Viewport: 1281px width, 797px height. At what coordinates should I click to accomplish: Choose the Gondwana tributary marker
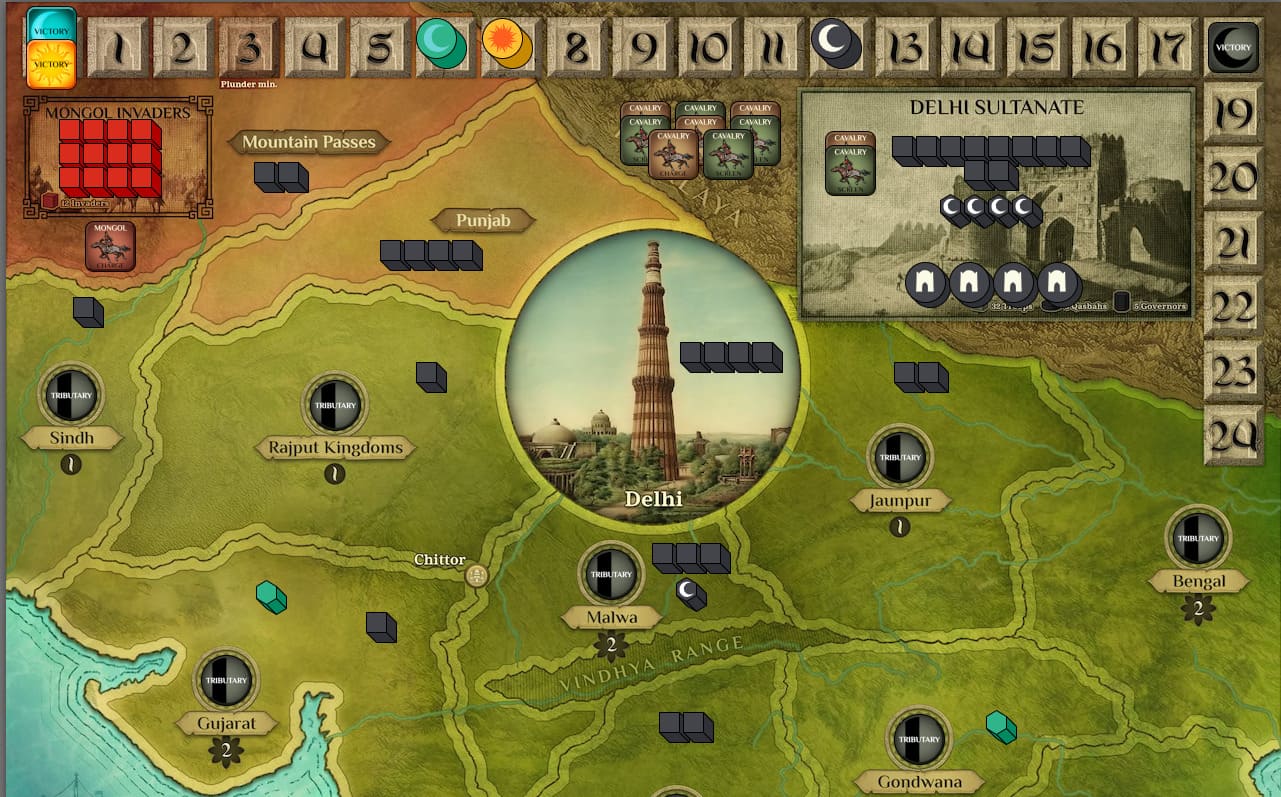pyautogui.click(x=919, y=740)
